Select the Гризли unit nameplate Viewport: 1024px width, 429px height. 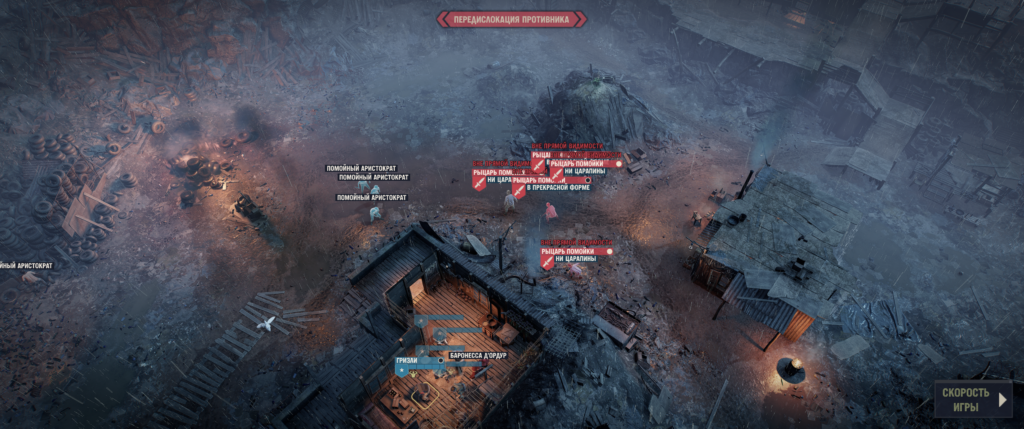(x=405, y=359)
